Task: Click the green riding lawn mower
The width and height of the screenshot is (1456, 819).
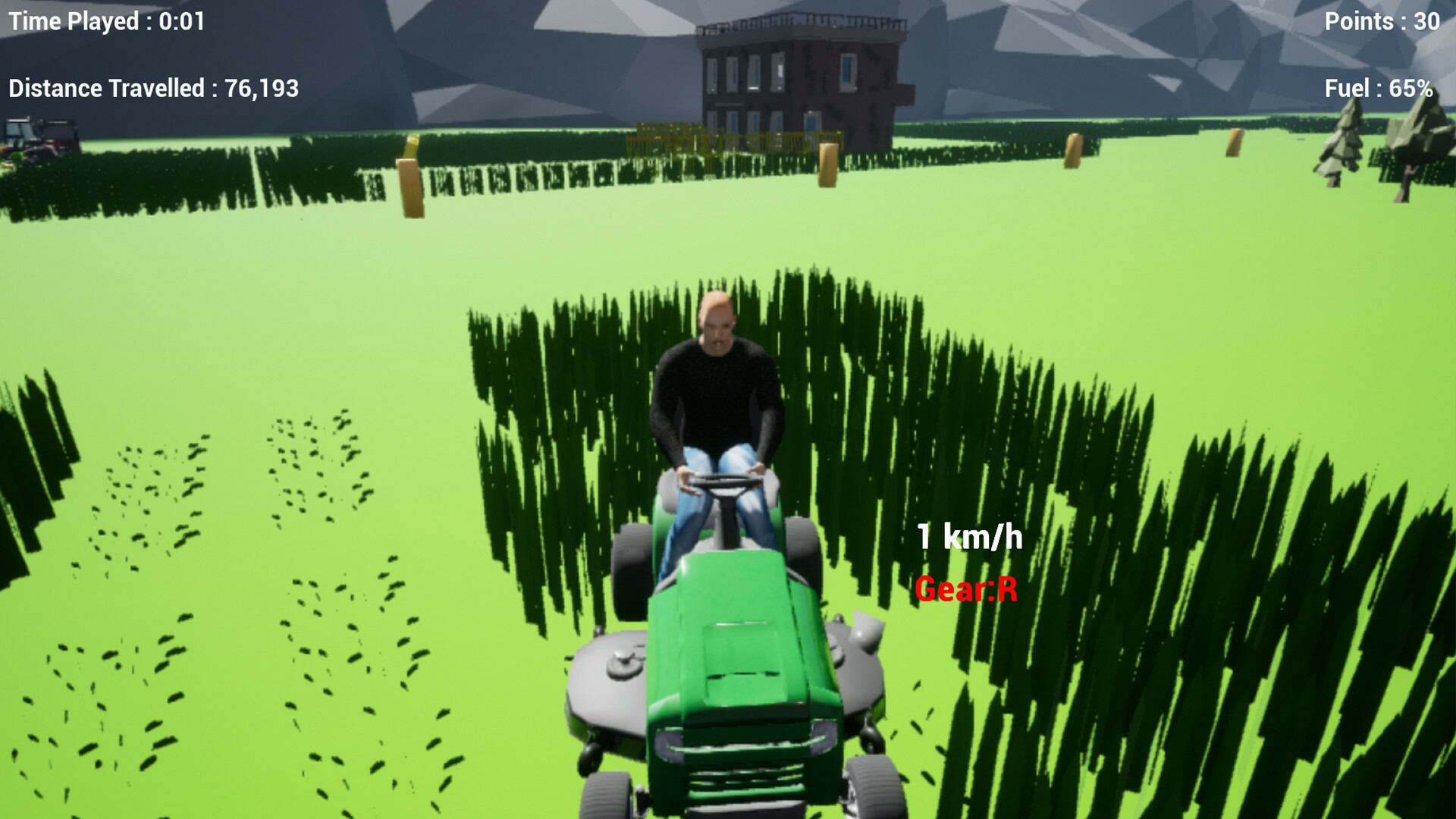Action: 728,667
